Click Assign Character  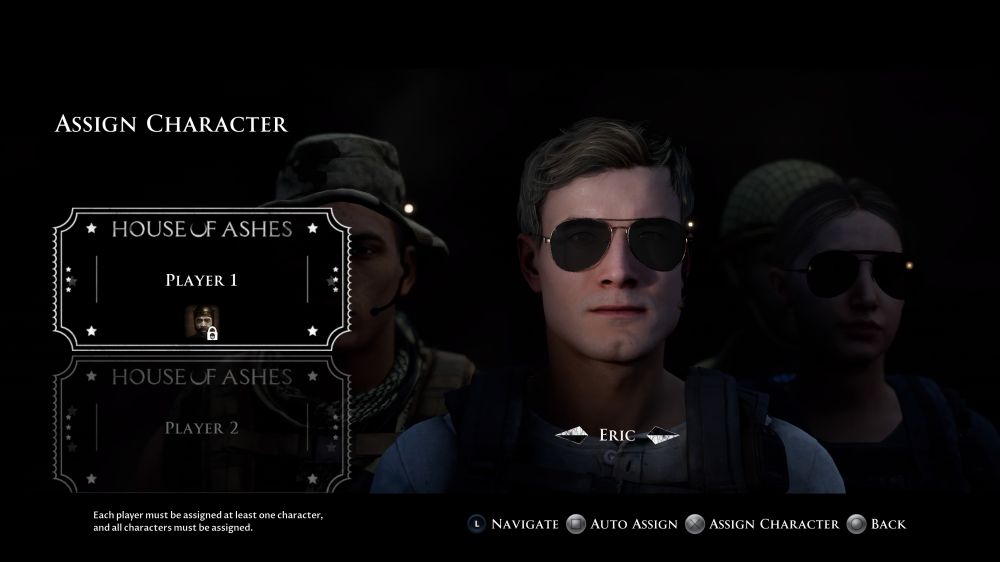(763, 523)
